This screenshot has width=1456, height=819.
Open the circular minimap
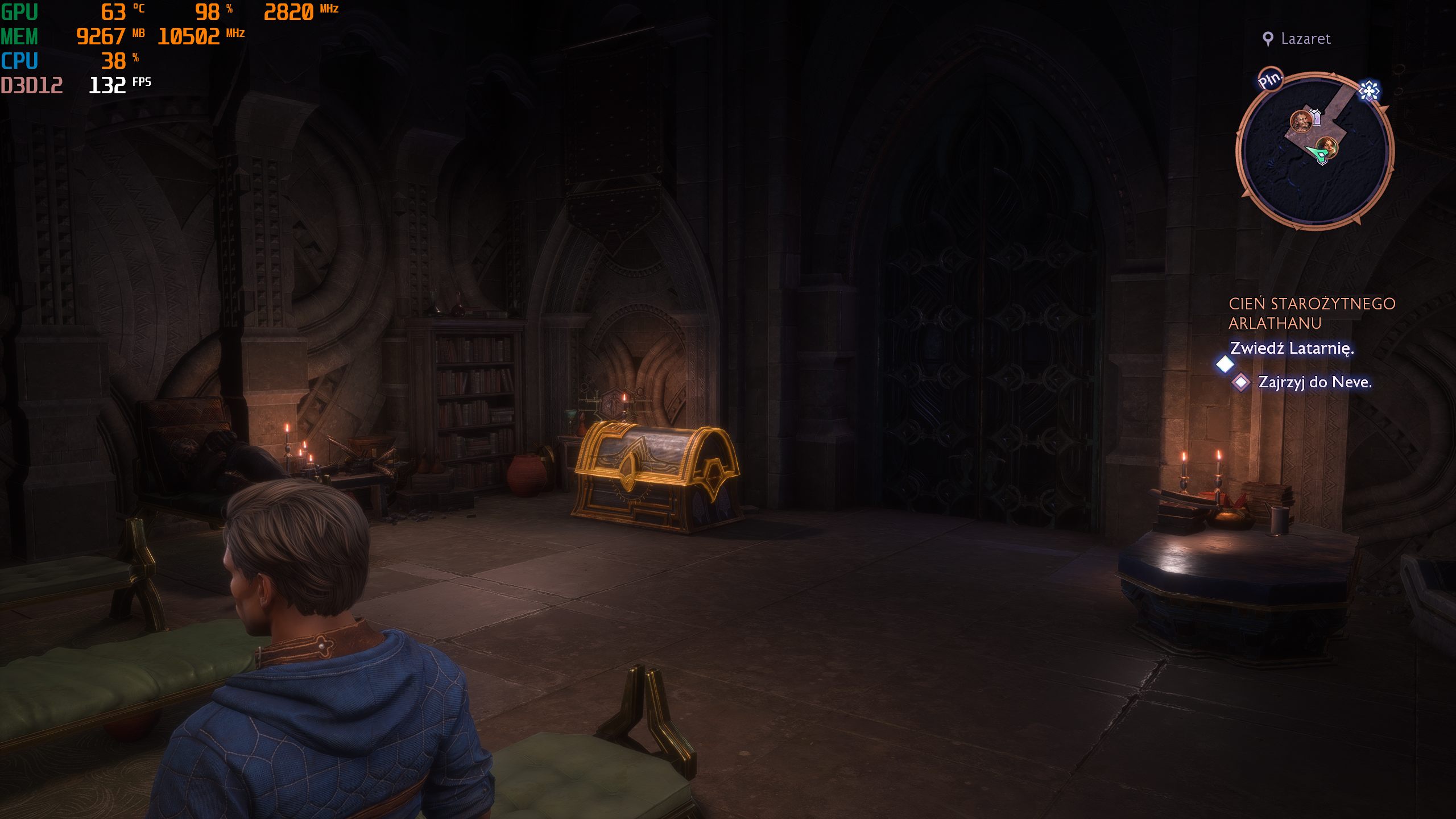tap(1315, 151)
